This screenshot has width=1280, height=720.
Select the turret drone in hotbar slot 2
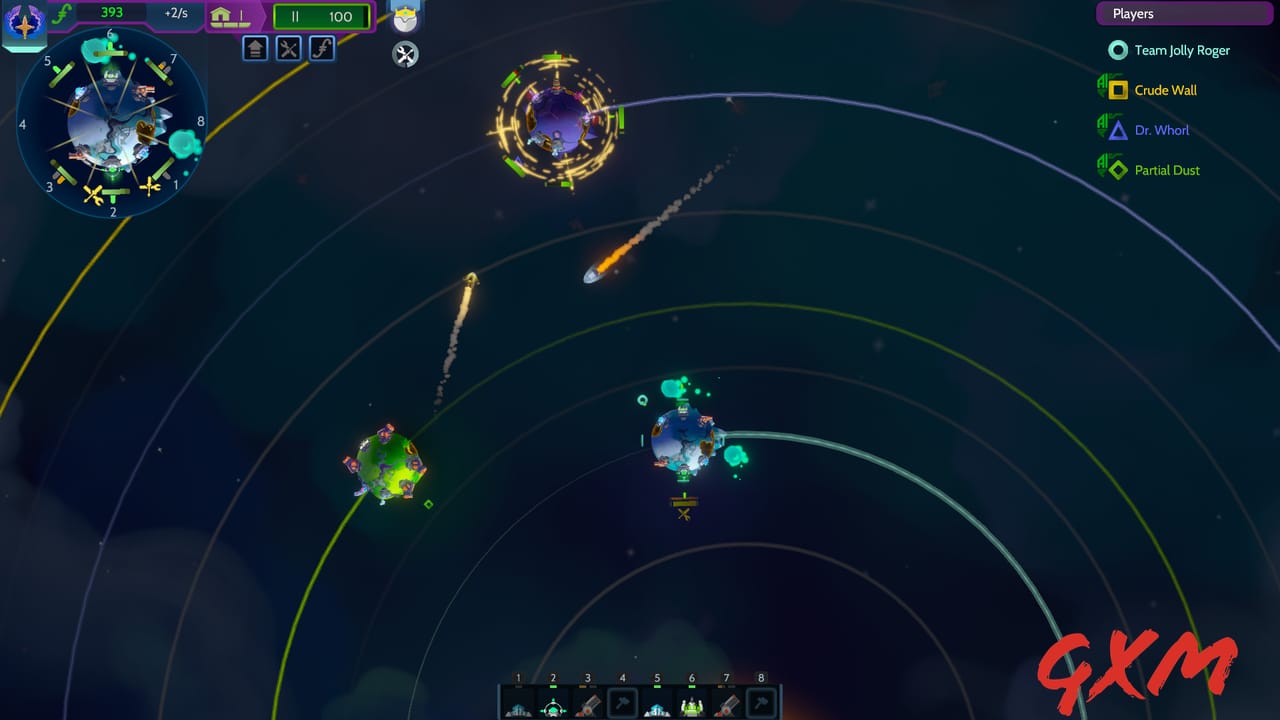(554, 705)
